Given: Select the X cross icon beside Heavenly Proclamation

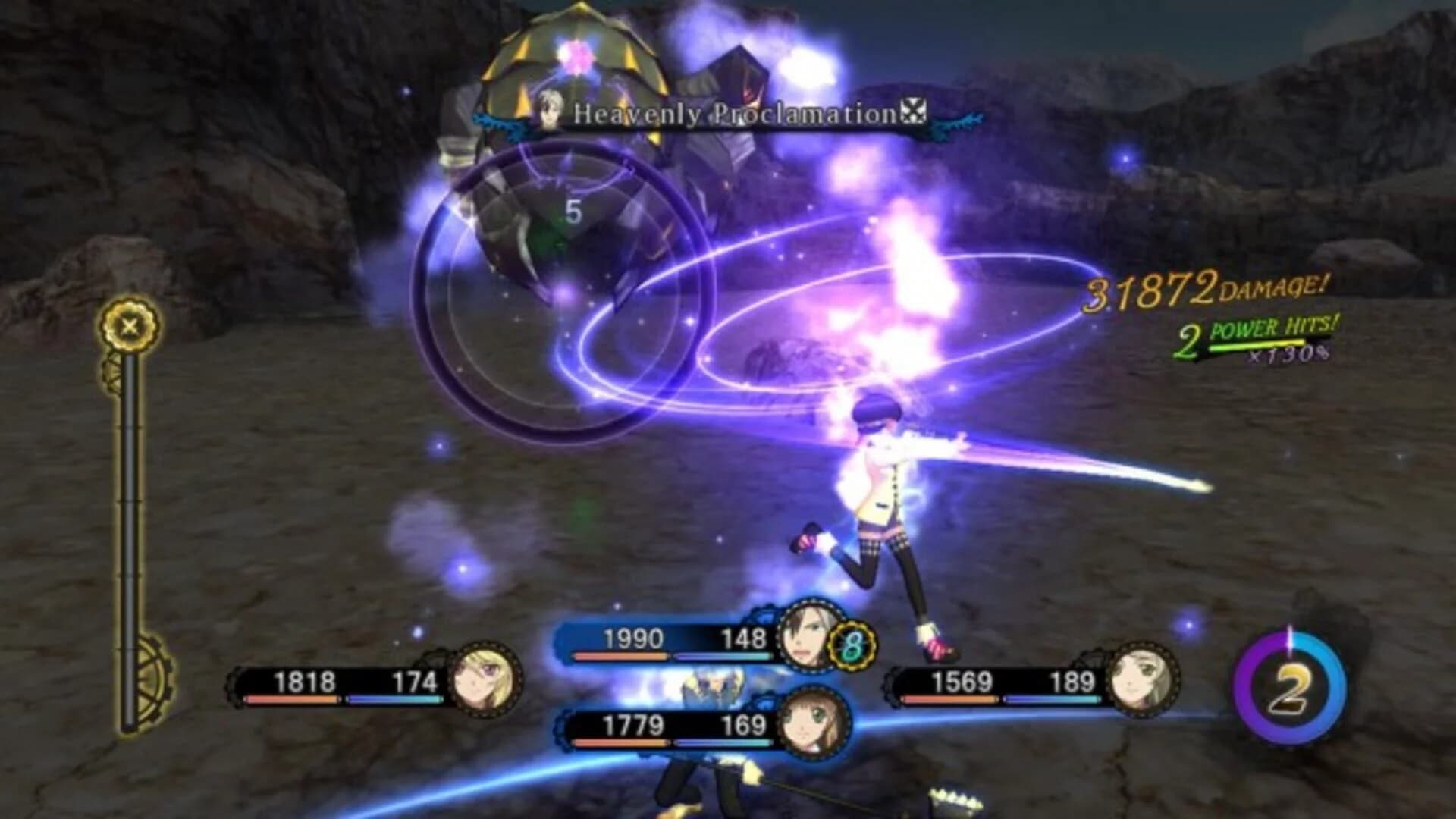Looking at the screenshot, I should [x=915, y=111].
